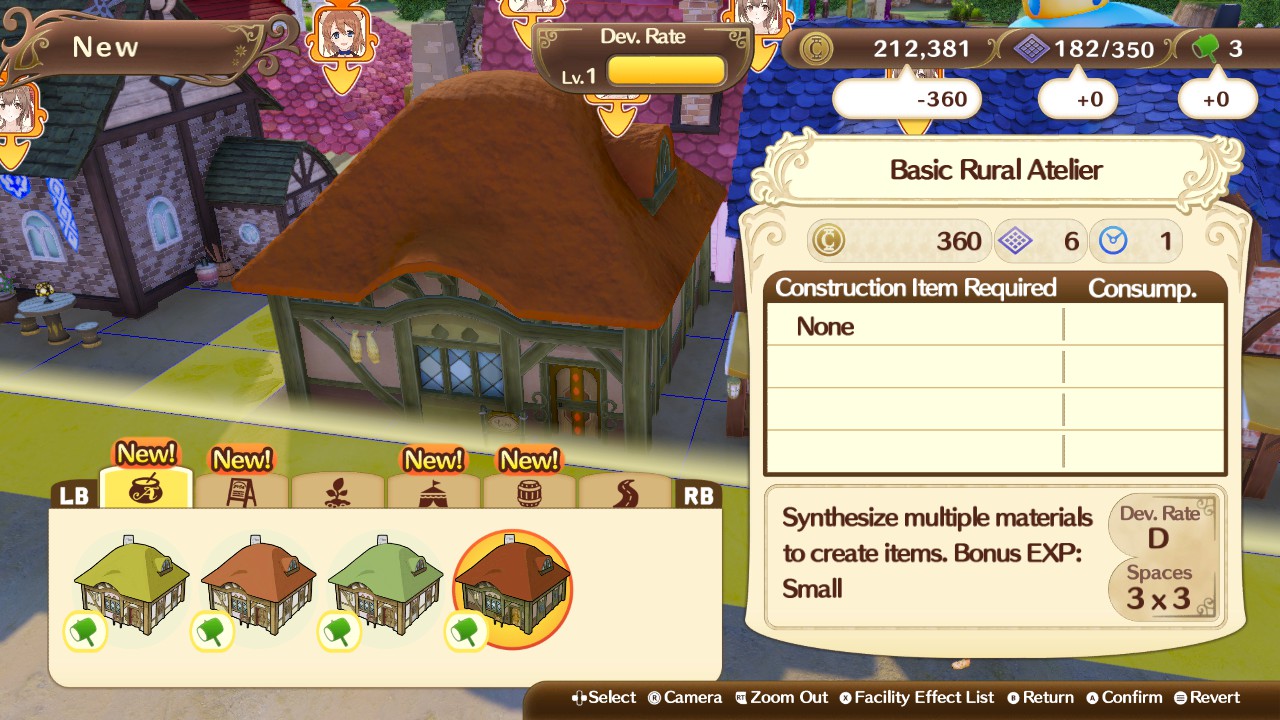
Task: Select the winding road category icon
Action: coord(625,491)
